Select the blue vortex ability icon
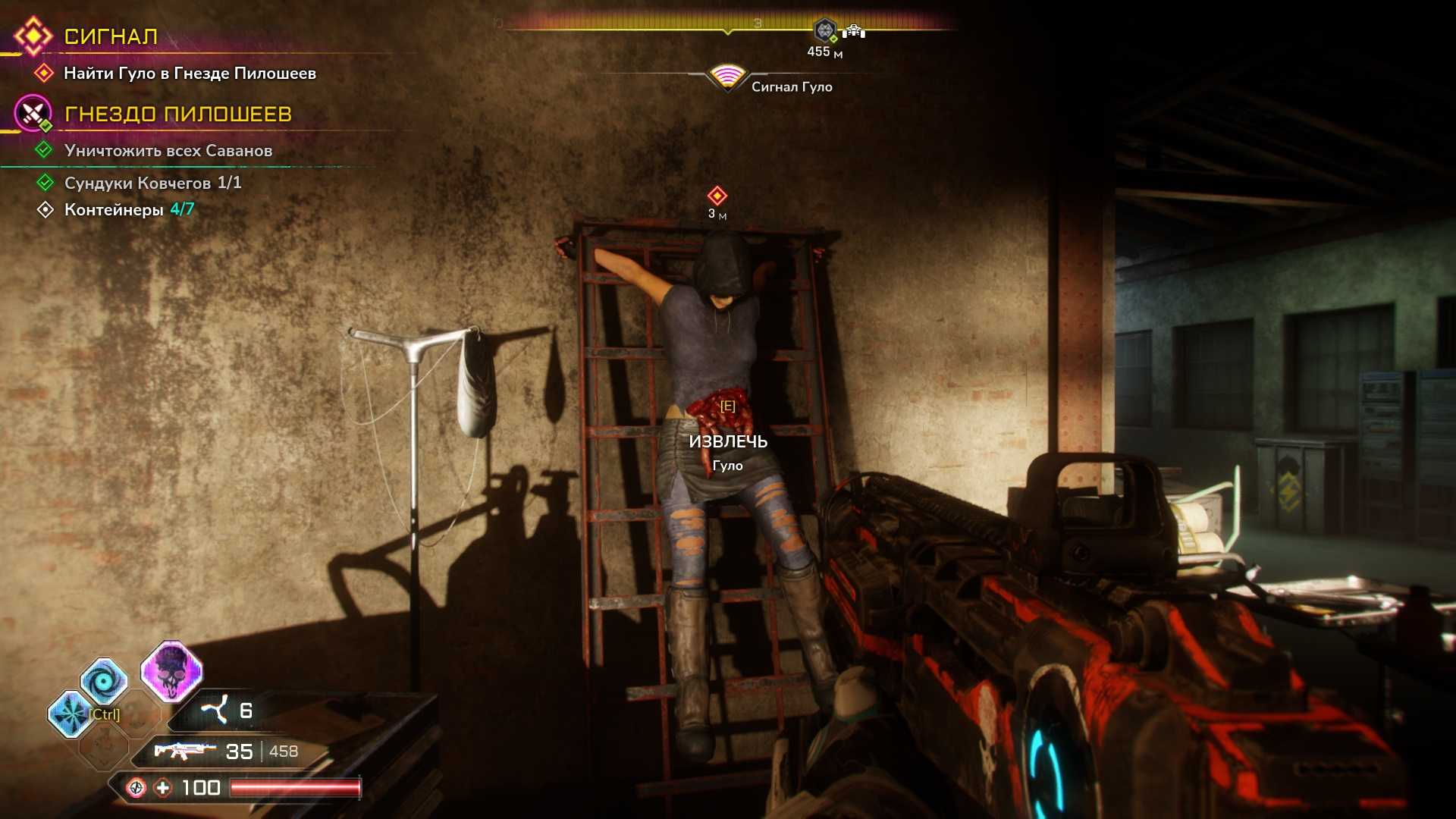The image size is (1456, 819). click(103, 680)
